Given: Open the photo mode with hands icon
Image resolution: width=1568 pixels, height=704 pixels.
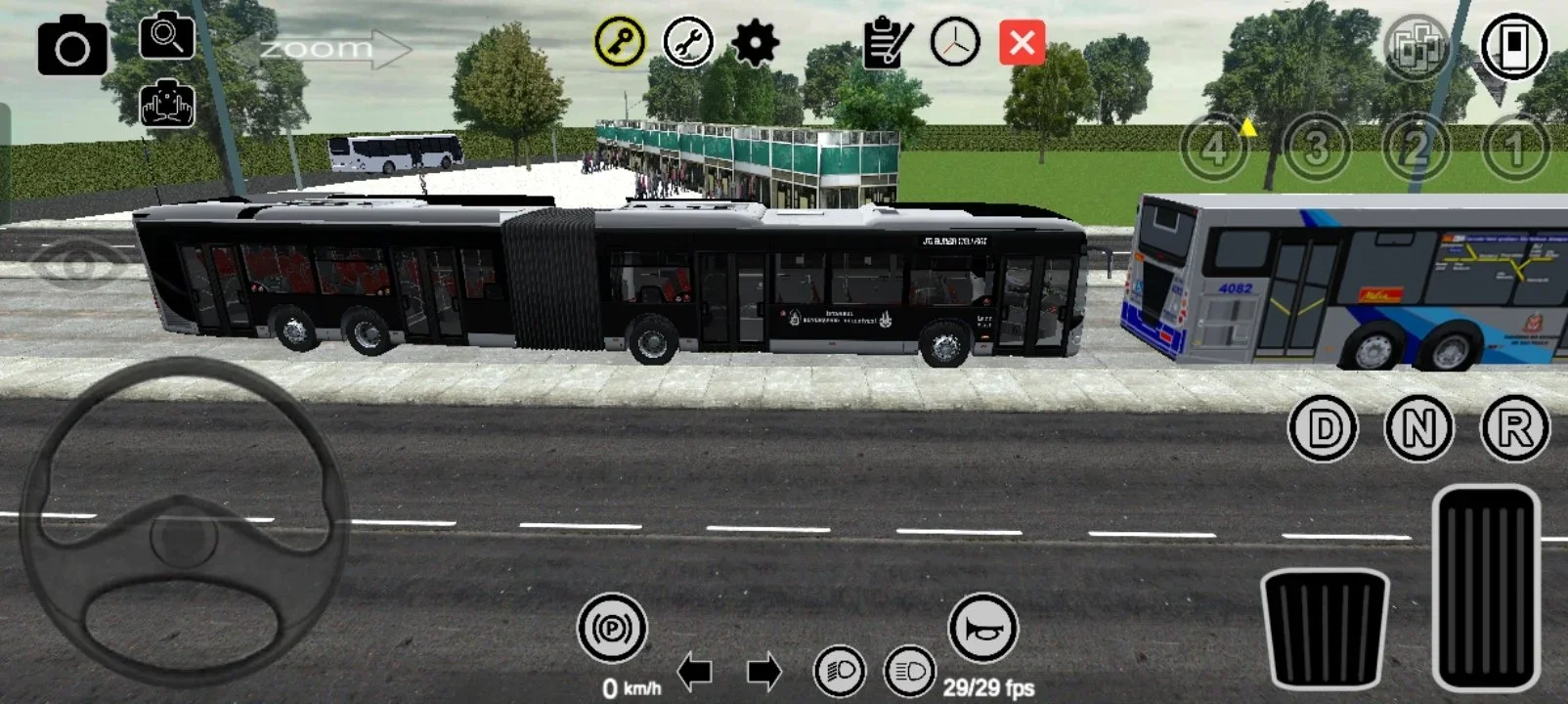Looking at the screenshot, I should coord(168,104).
